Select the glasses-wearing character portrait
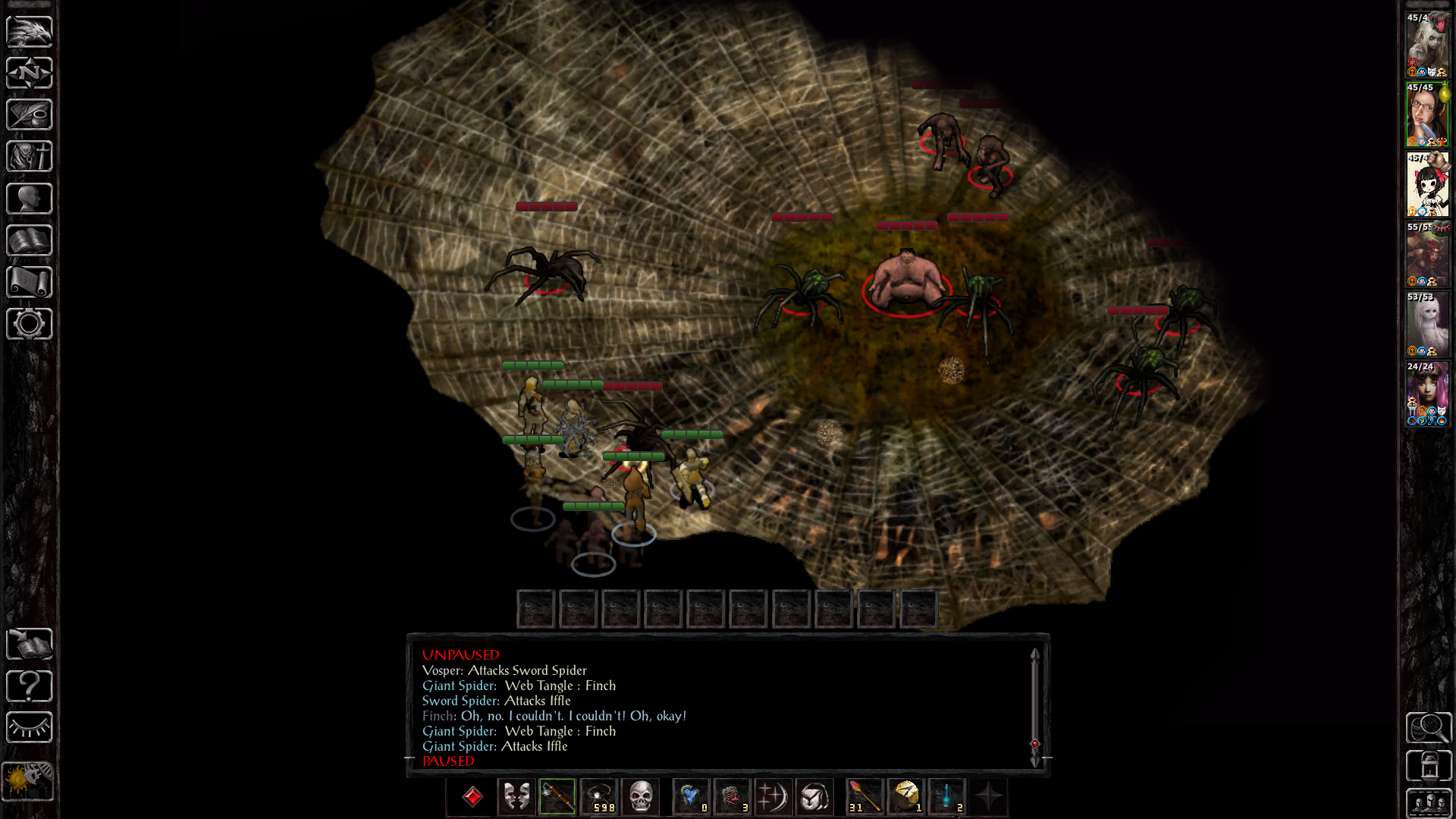1456x819 pixels. coord(1427,115)
